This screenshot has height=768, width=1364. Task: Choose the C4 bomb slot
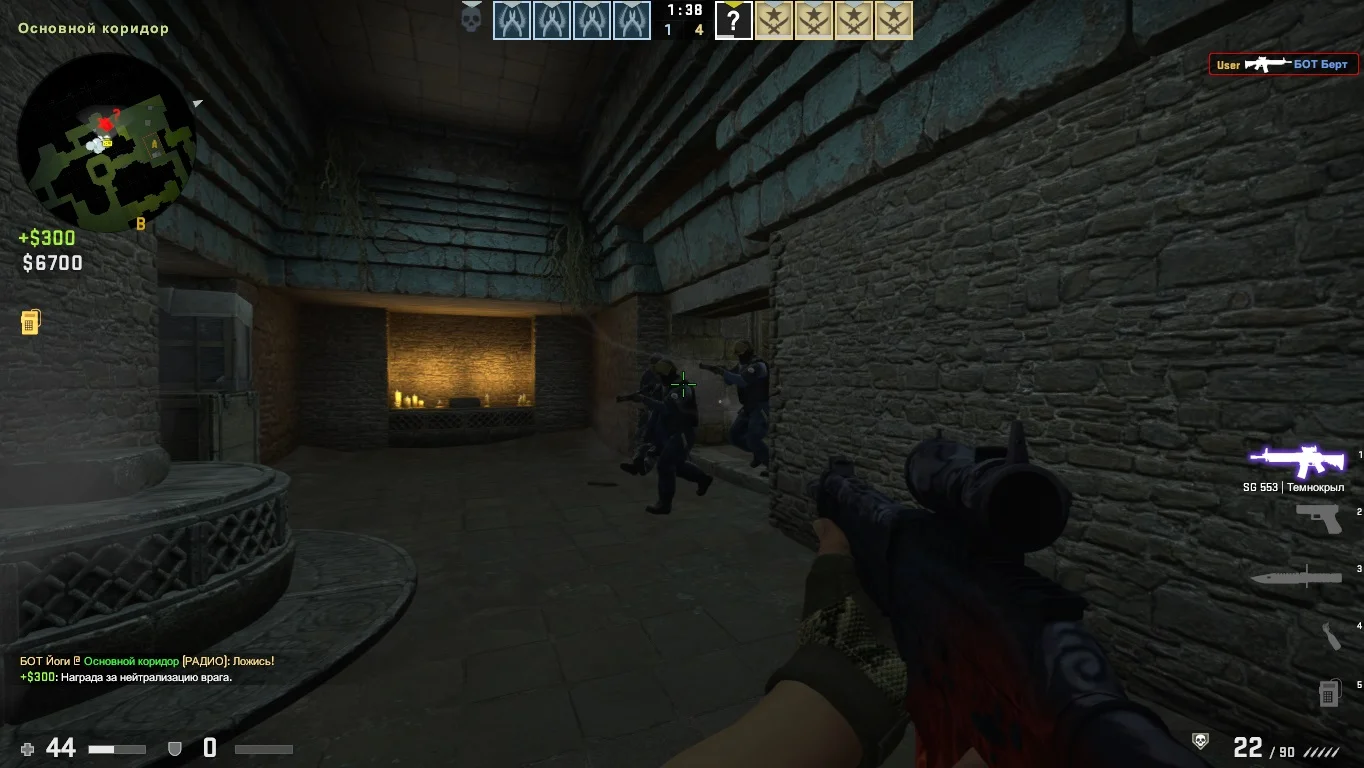coord(1328,692)
